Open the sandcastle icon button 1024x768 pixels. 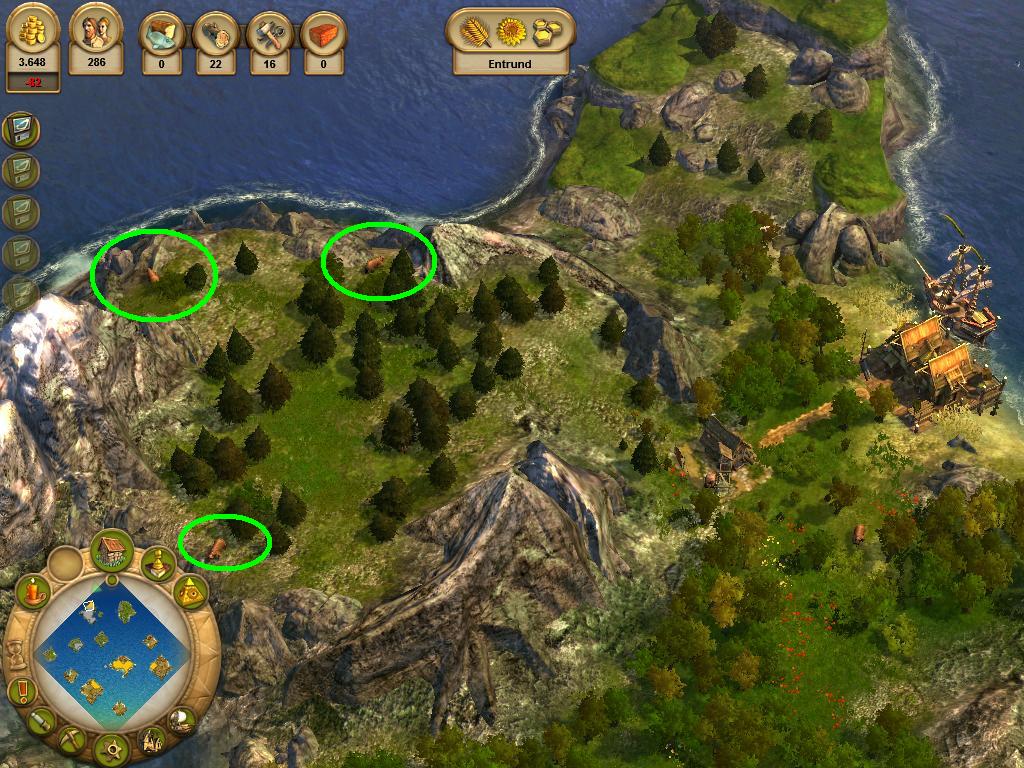point(152,740)
